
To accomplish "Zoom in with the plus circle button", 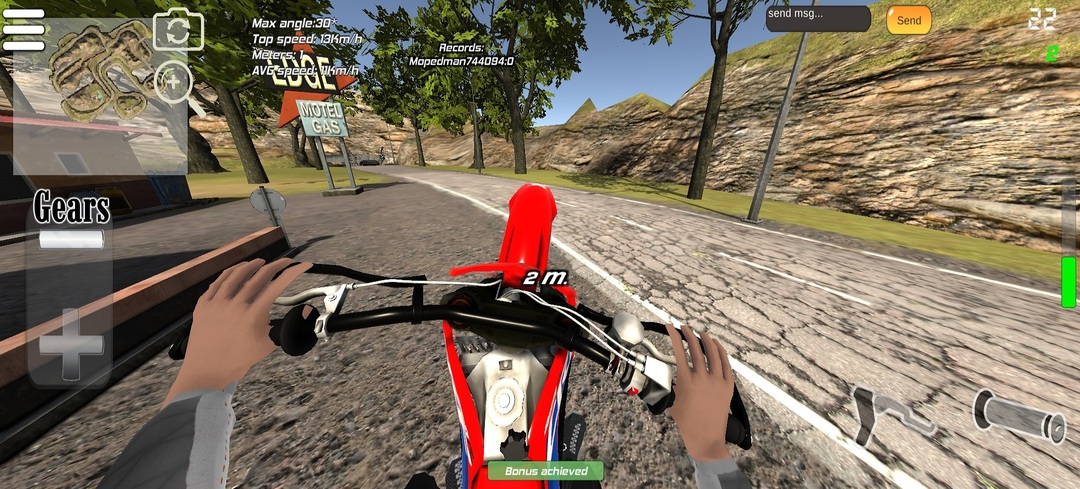I will [x=174, y=83].
